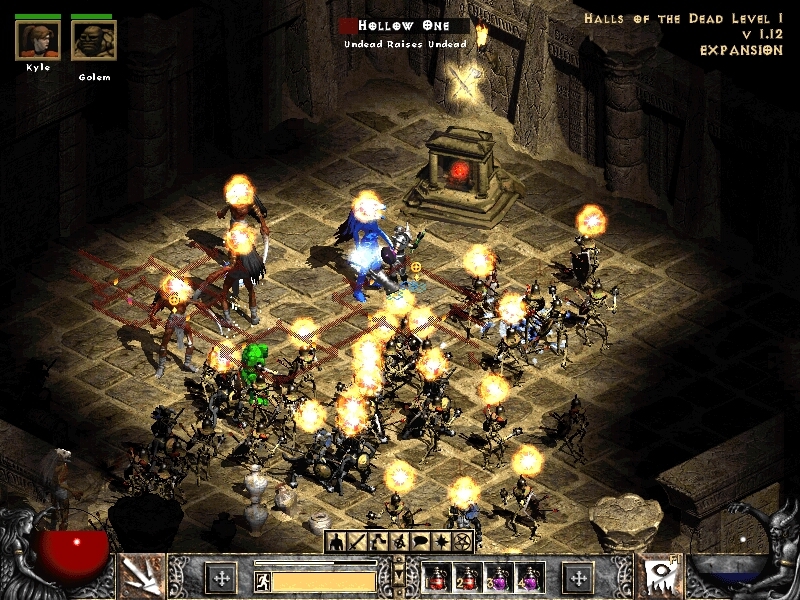Open the game menu pentagram icon
Image resolution: width=800 pixels, height=600 pixels.
pyautogui.click(x=462, y=542)
